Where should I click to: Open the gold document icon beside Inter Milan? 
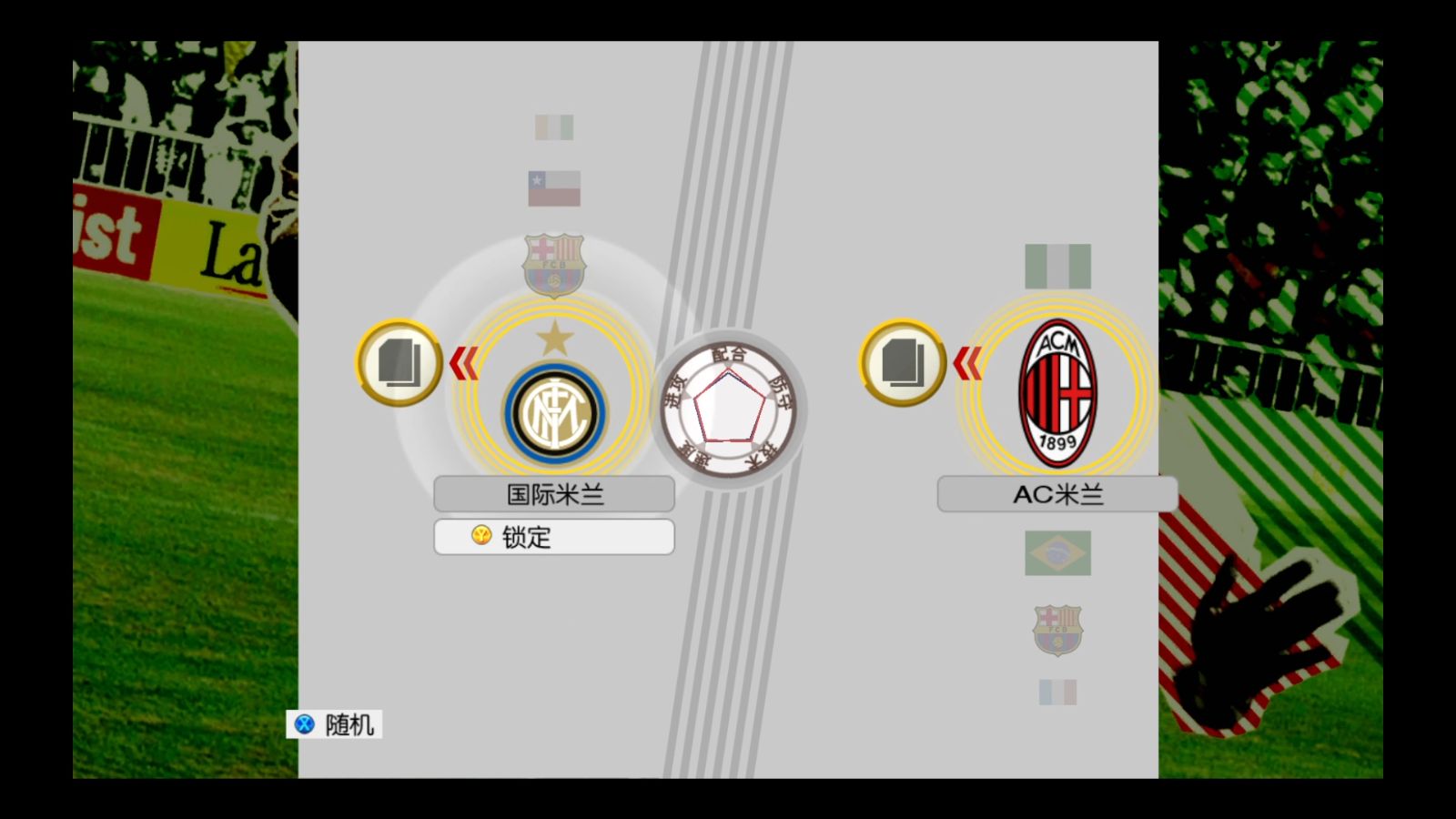(399, 363)
